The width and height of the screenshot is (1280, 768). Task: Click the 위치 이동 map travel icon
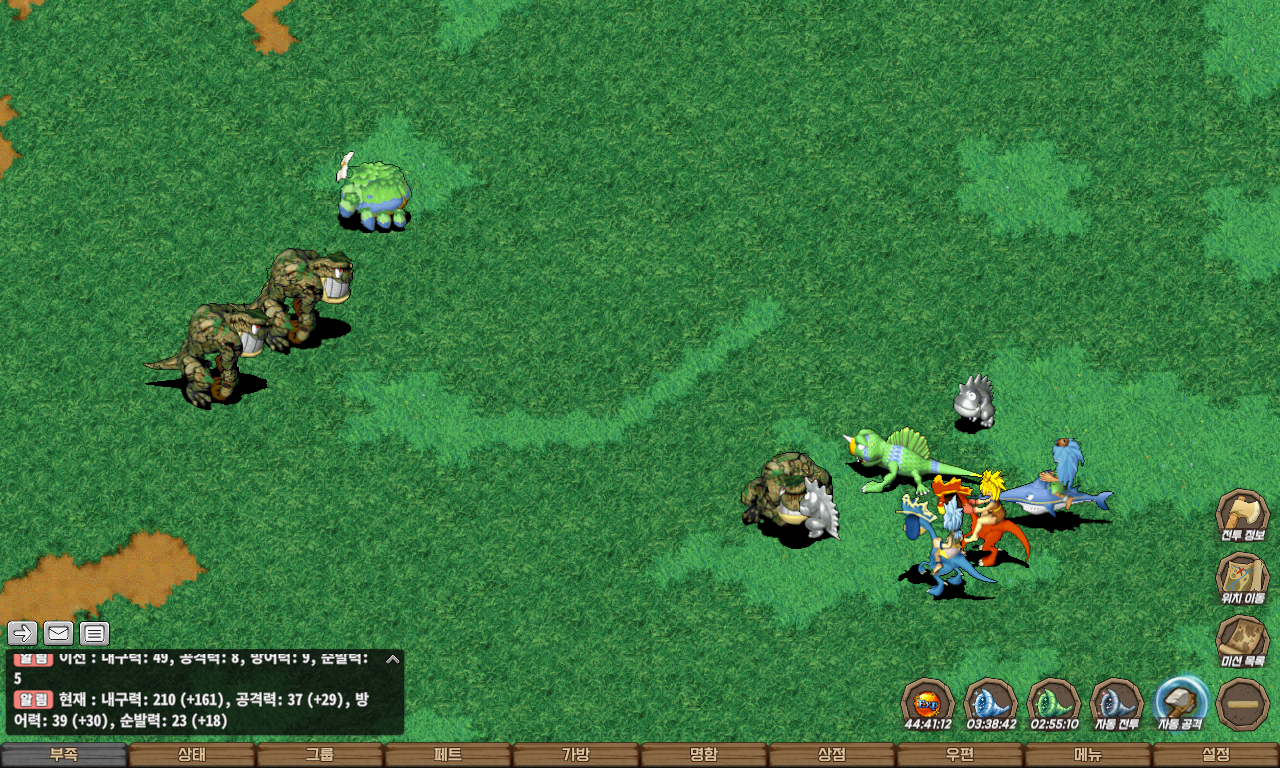(x=1242, y=577)
